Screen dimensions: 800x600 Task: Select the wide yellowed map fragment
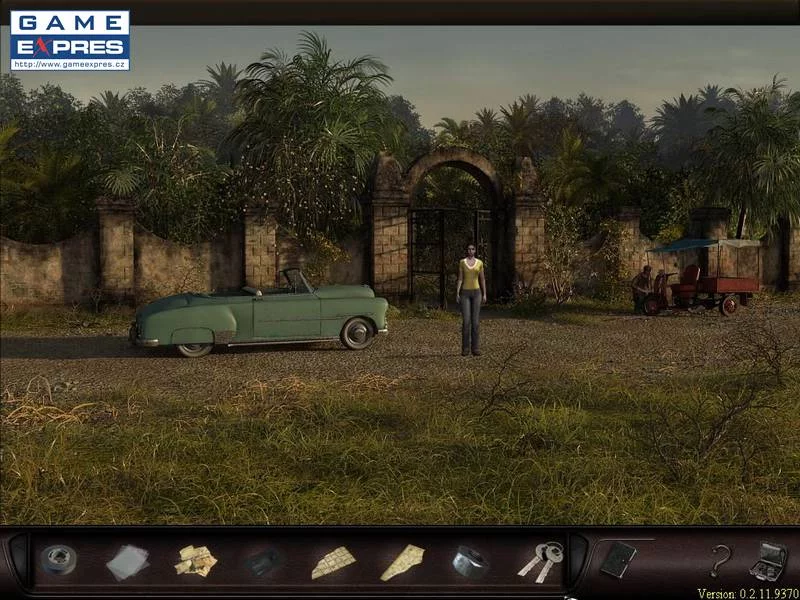333,563
